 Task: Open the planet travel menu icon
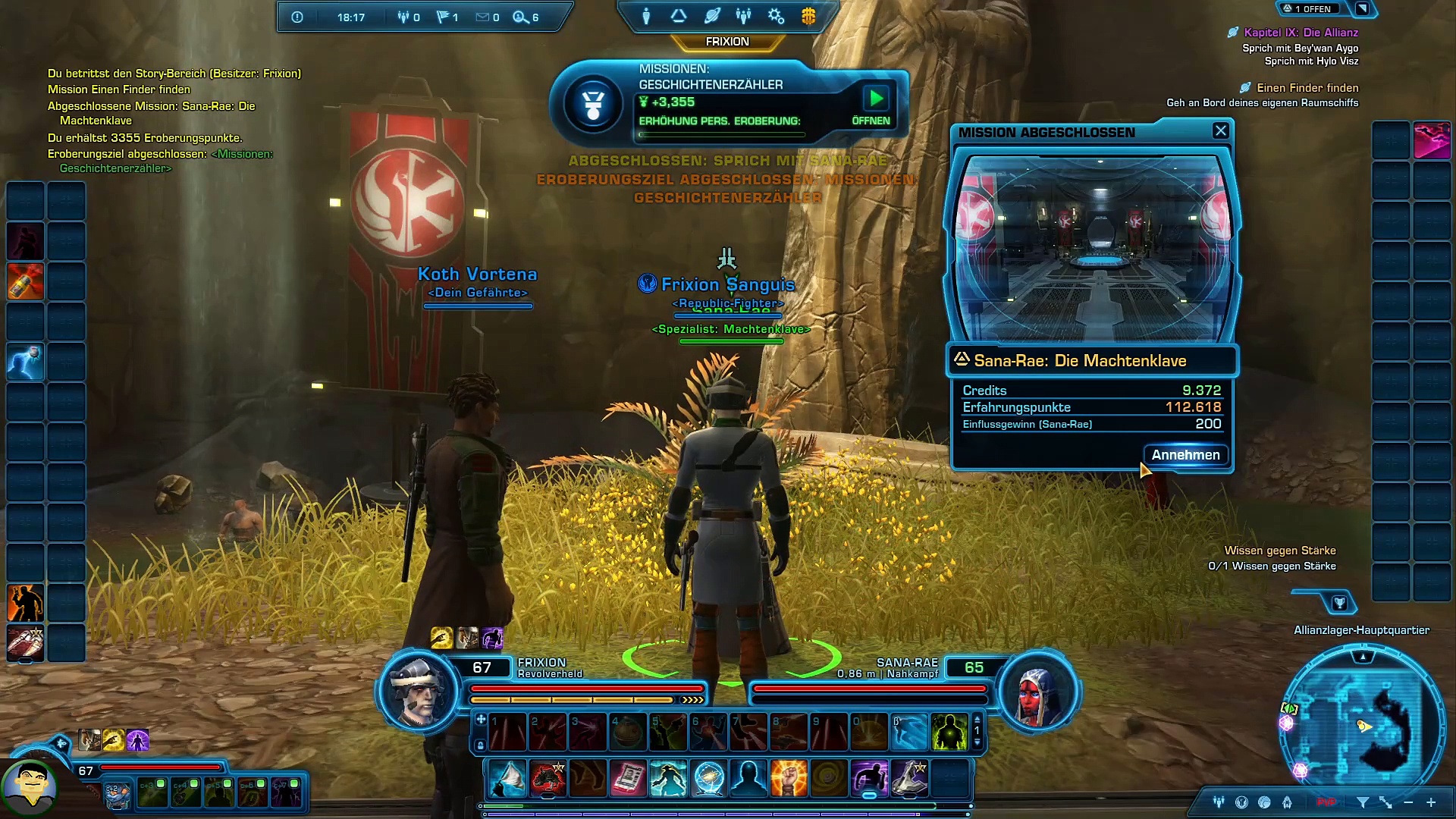click(711, 16)
